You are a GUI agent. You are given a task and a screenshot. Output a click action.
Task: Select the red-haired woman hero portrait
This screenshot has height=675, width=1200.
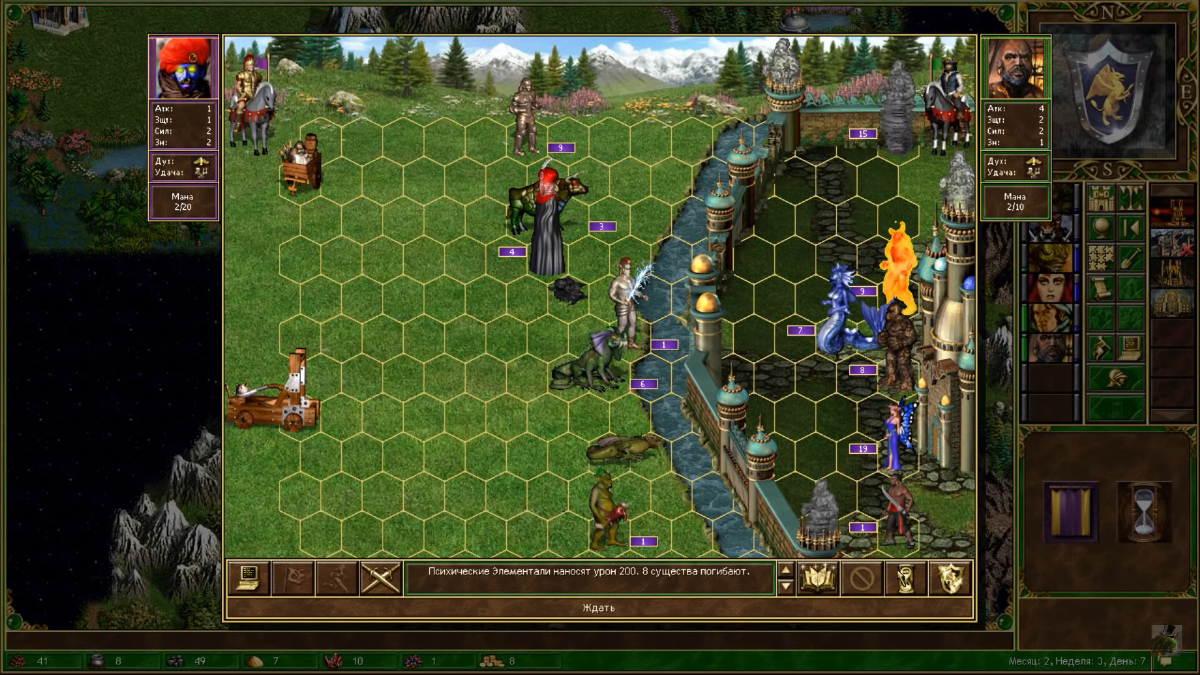point(1049,289)
